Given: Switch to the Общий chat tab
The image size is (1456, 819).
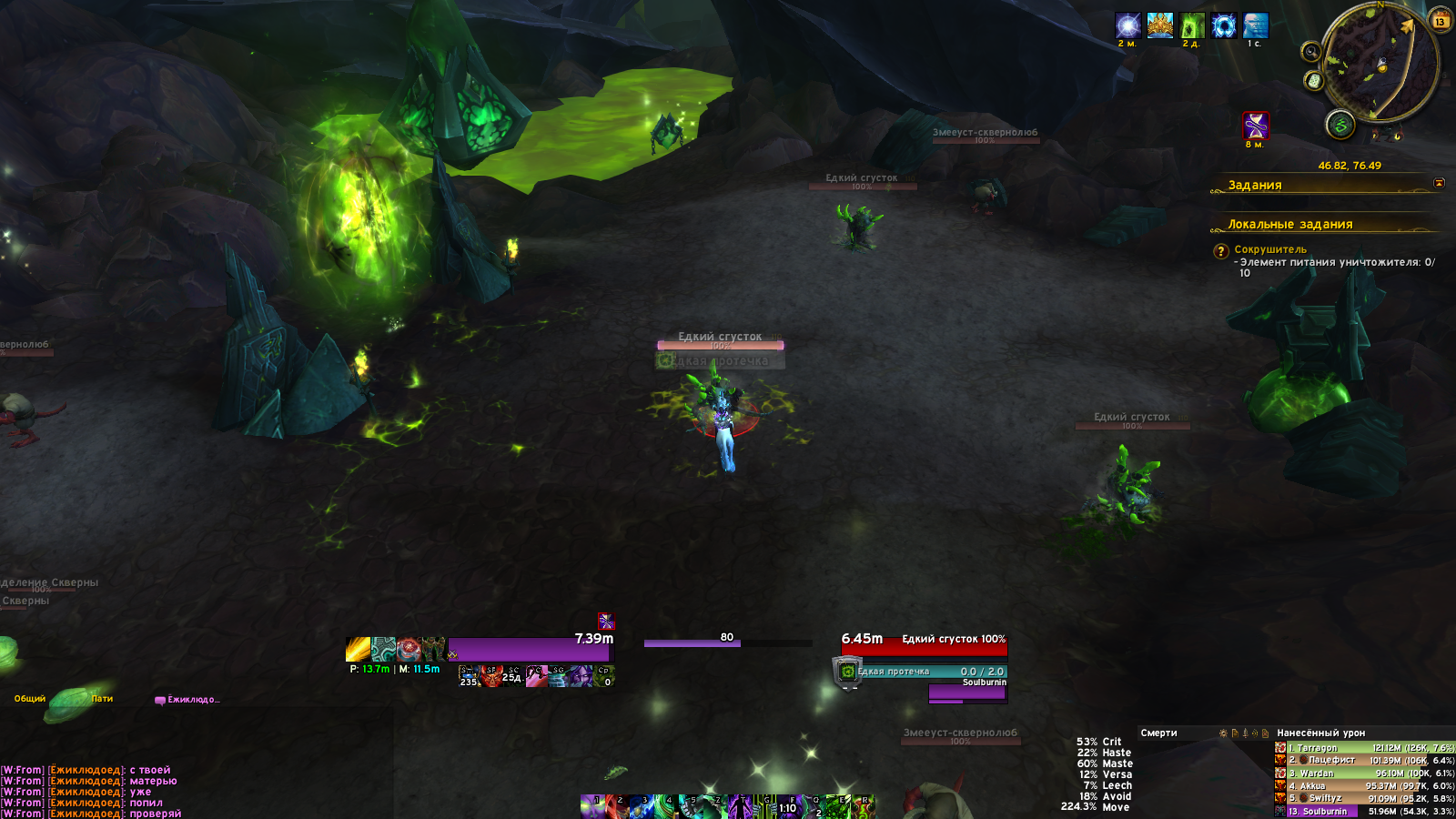Looking at the screenshot, I should pyautogui.click(x=30, y=699).
